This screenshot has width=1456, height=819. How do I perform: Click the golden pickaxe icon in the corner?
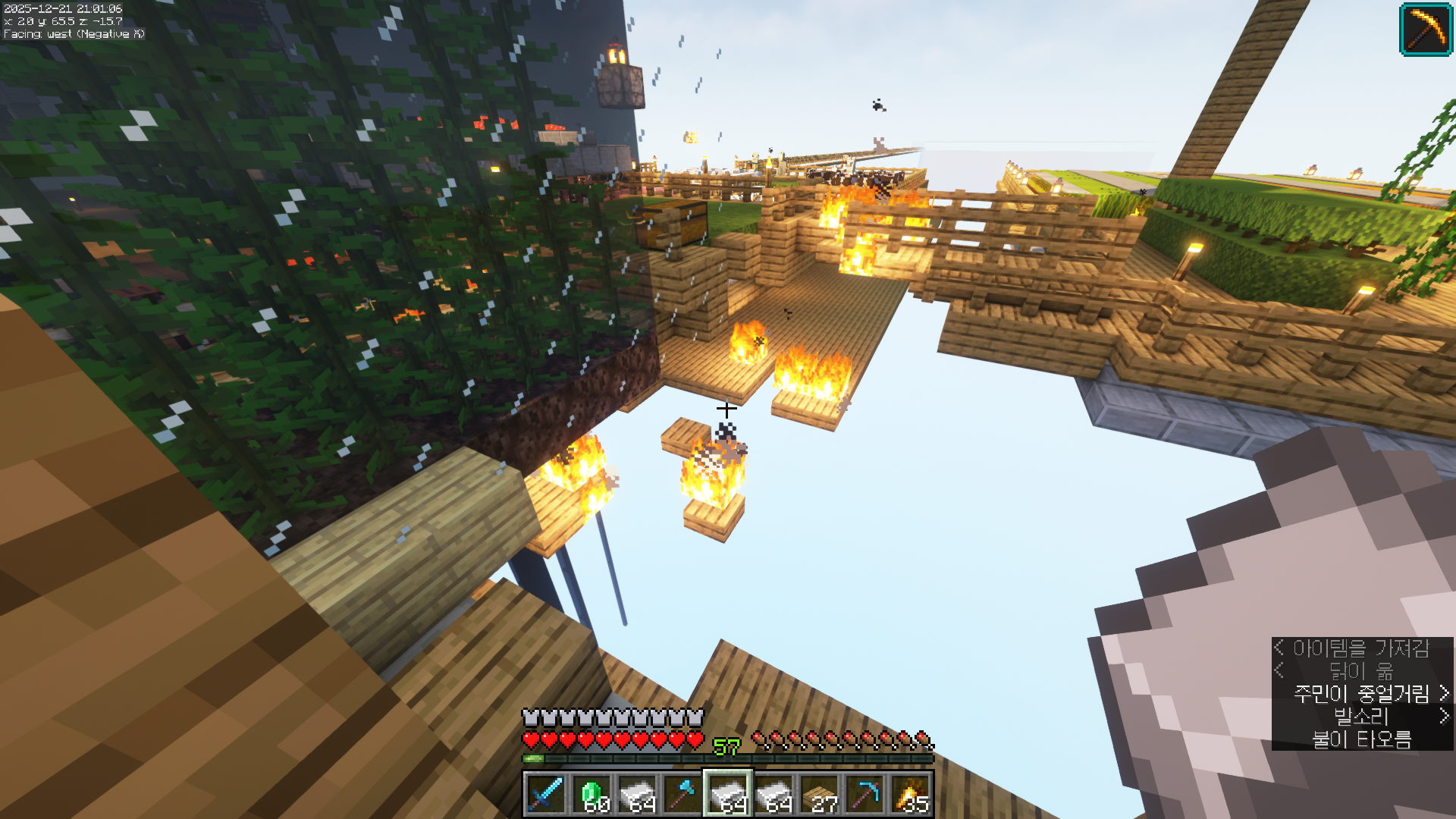[1426, 30]
